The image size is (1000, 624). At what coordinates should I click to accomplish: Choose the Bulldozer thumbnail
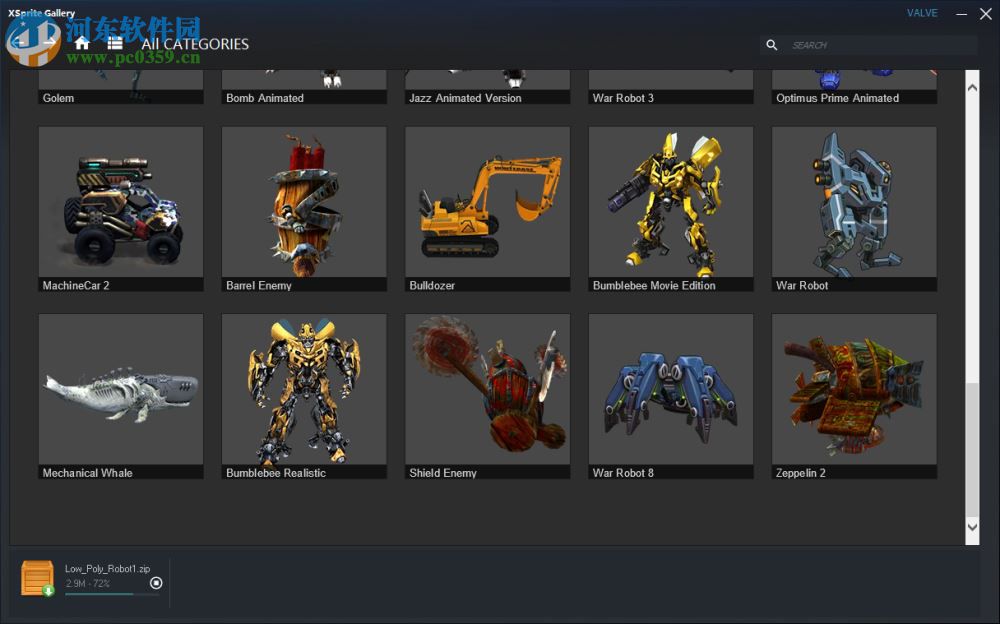(487, 203)
